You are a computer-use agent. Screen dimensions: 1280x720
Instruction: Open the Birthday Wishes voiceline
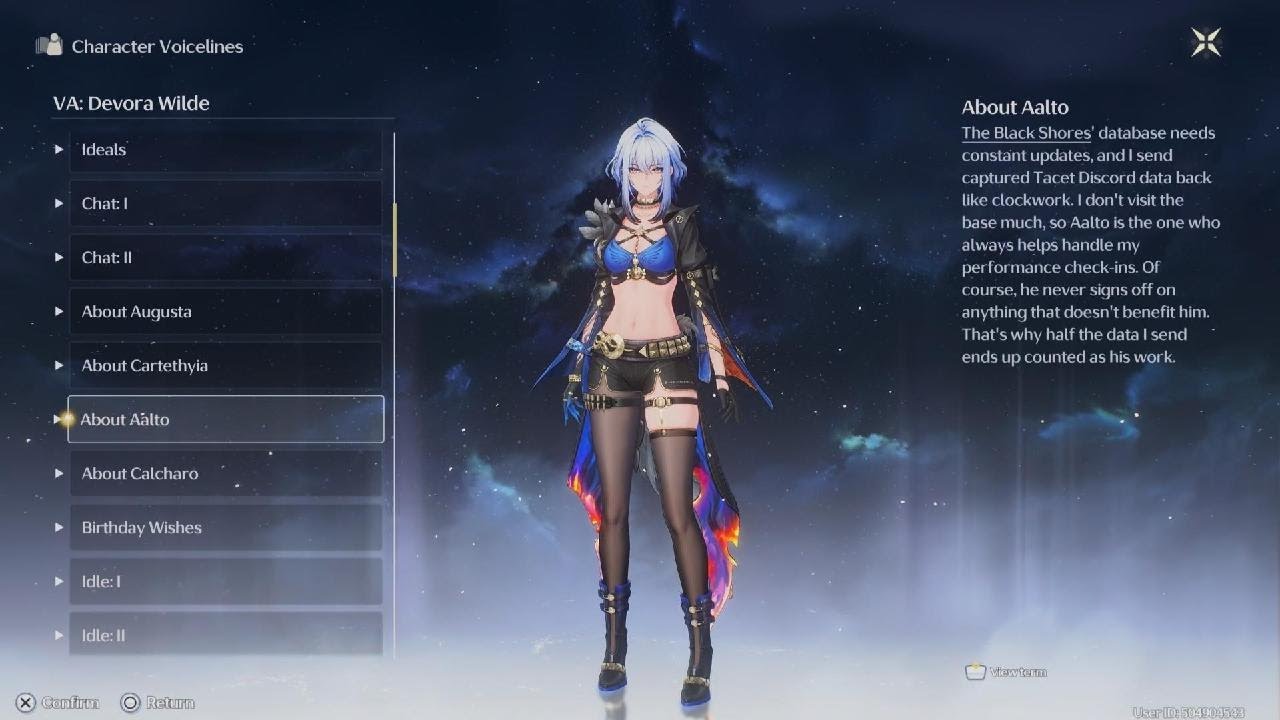(225, 528)
